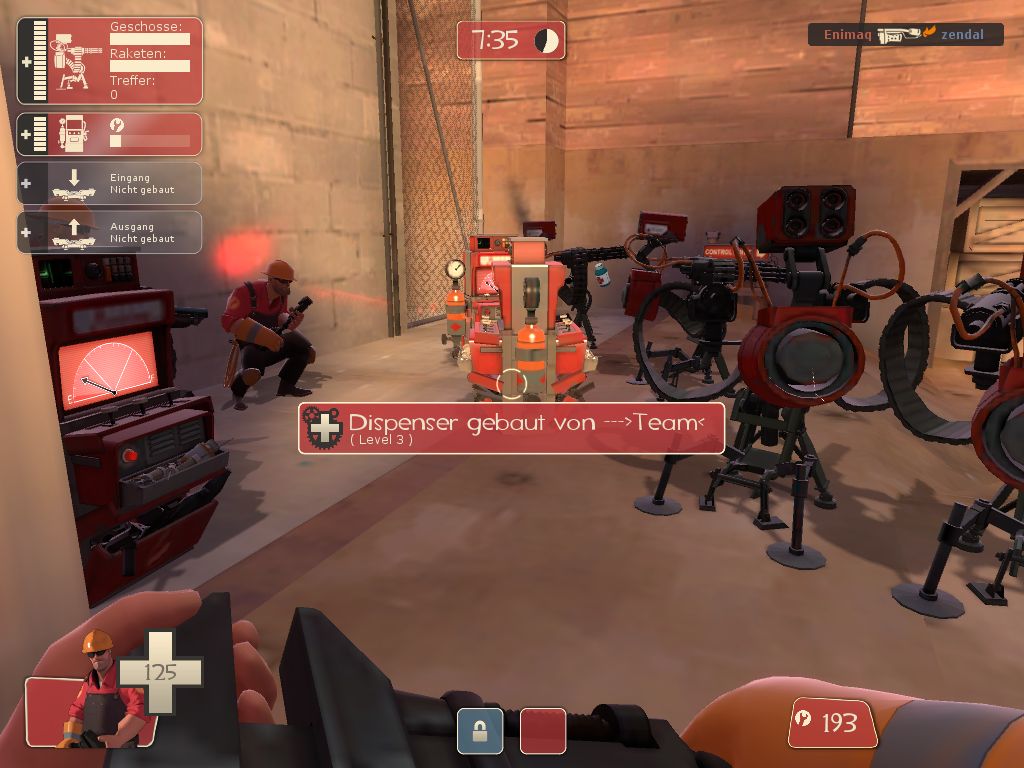Click the Enimaq kill feed entry

(906, 35)
